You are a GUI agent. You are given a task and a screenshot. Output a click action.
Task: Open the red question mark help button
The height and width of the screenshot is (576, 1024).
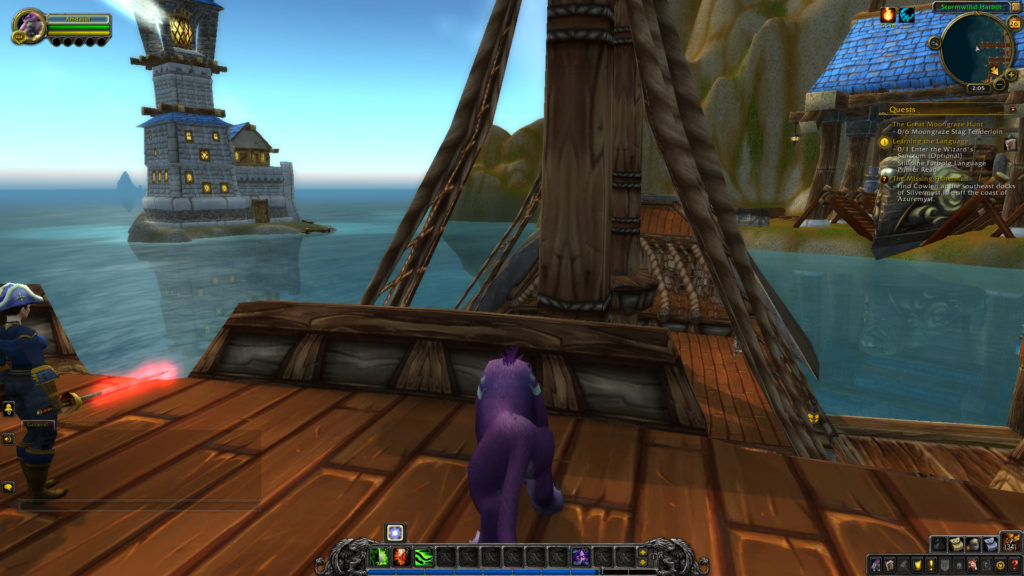tap(1014, 565)
